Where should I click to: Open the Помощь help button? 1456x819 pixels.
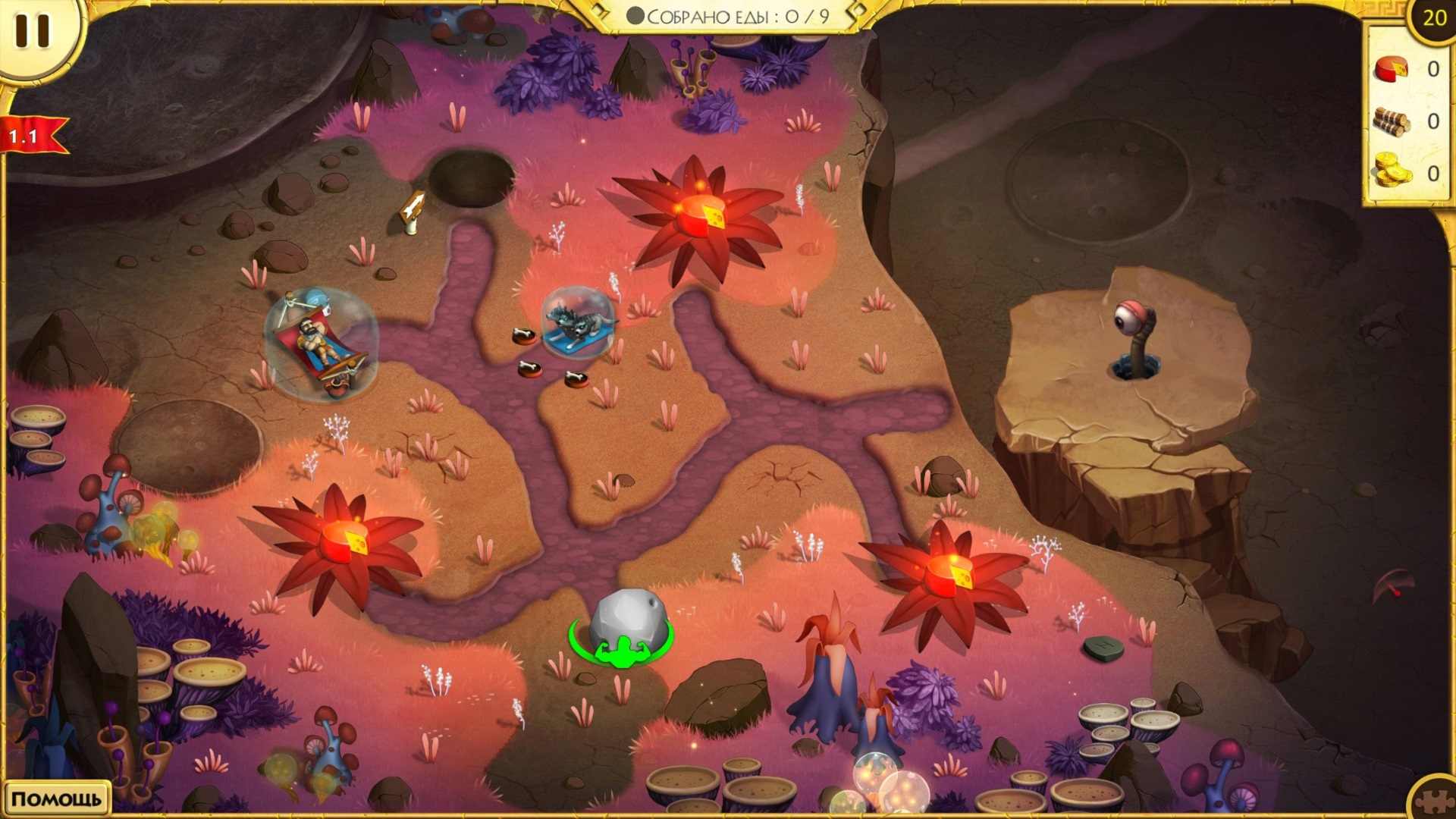point(56,799)
